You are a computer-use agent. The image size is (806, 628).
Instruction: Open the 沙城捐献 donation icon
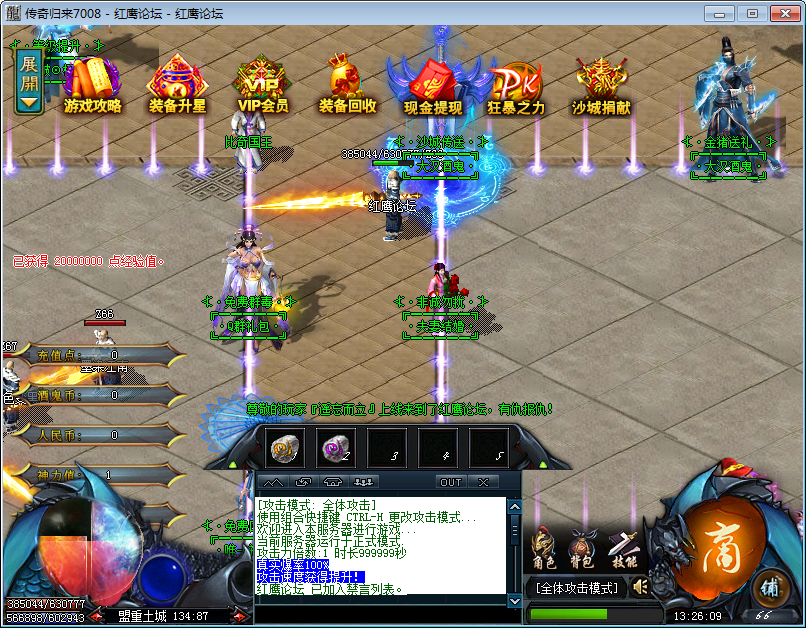pyautogui.click(x=601, y=84)
